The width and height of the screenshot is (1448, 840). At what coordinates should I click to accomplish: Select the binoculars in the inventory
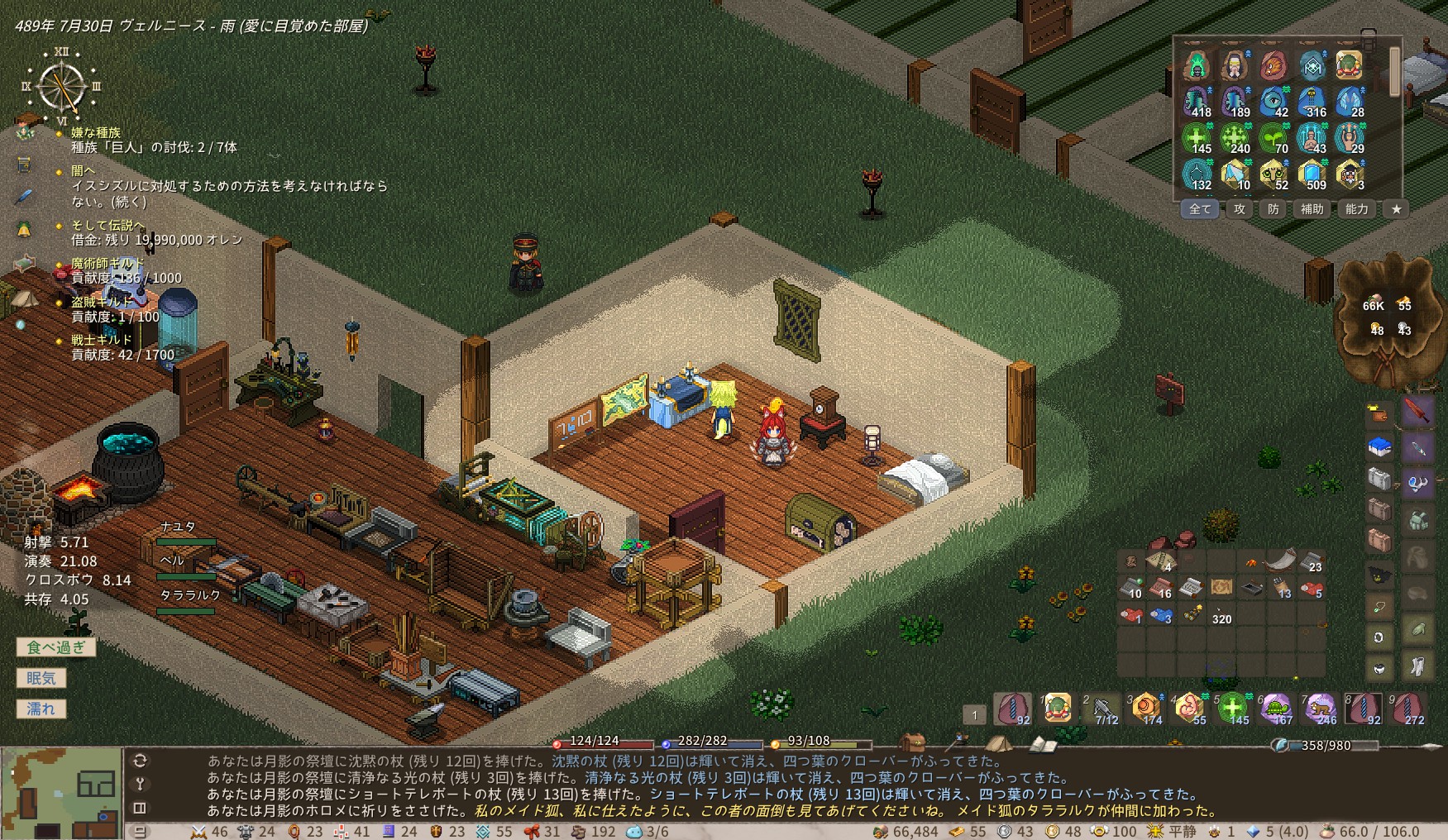tap(1192, 614)
